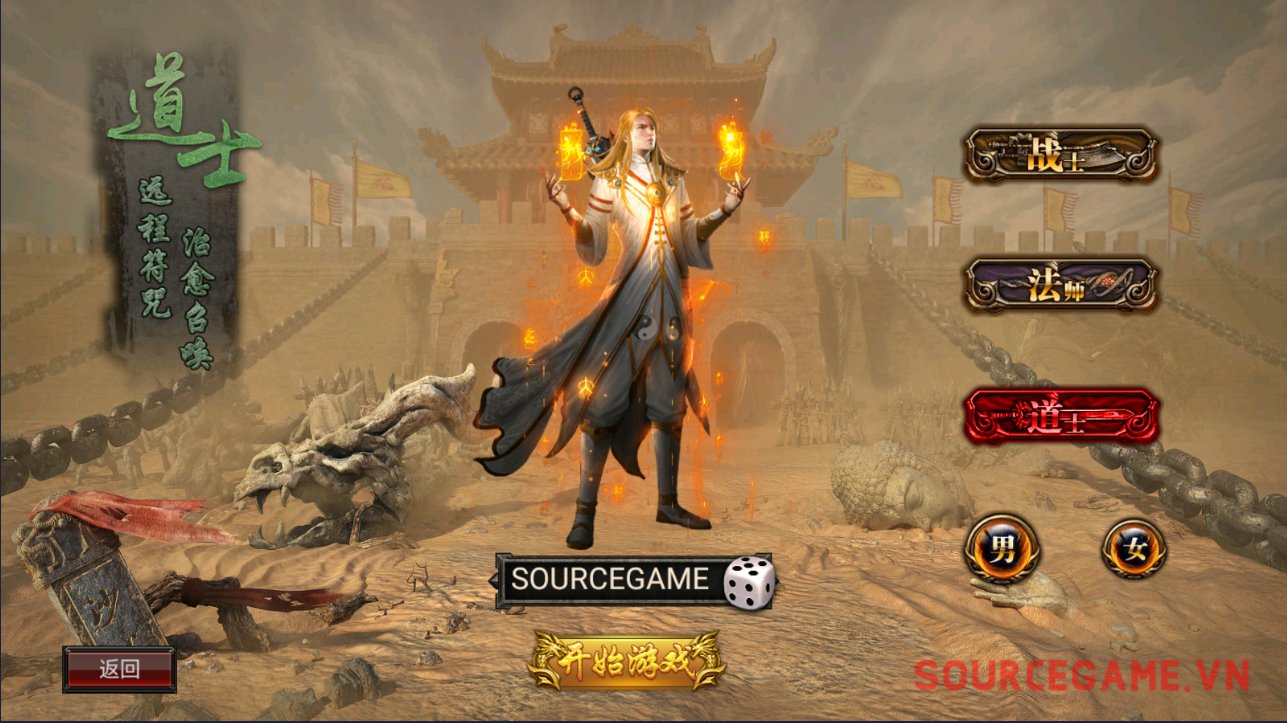Click the dice icon beside the name field
Screen dimensions: 1287x723
click(746, 581)
